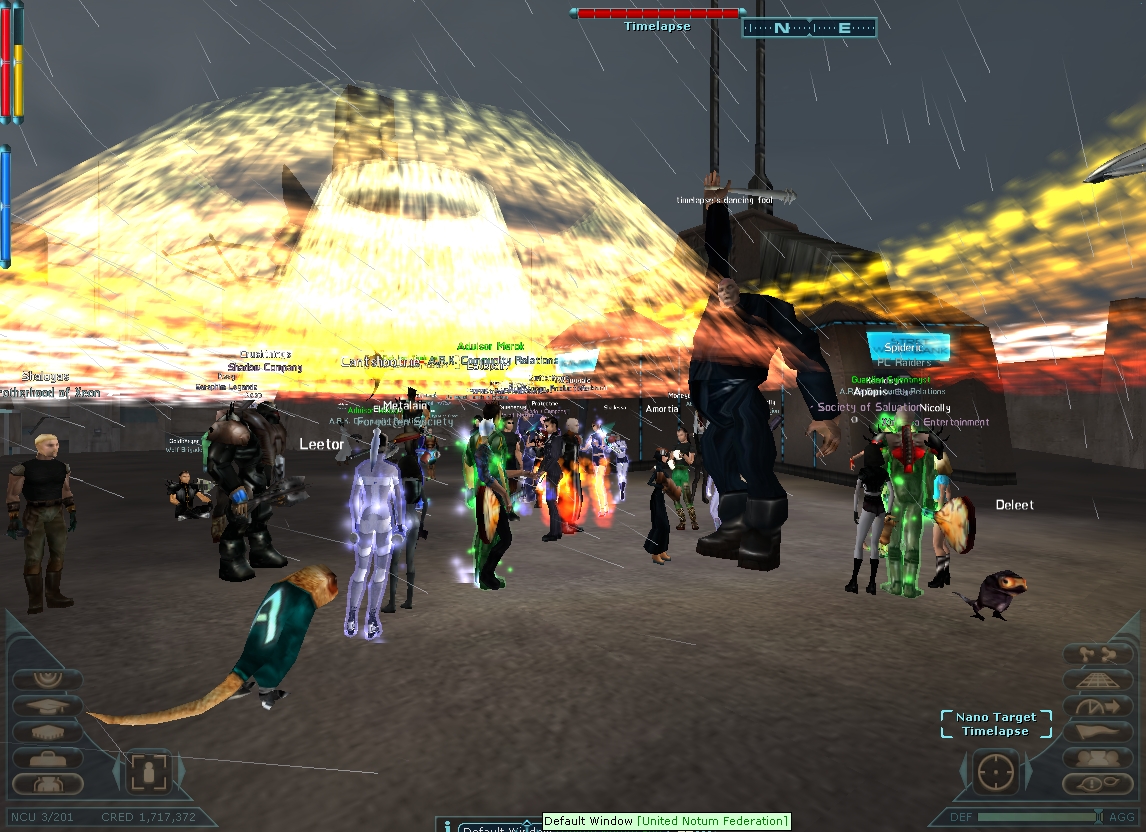Toggle the eye view button
This screenshot has width=1146, height=832.
pyautogui.click(x=1097, y=784)
